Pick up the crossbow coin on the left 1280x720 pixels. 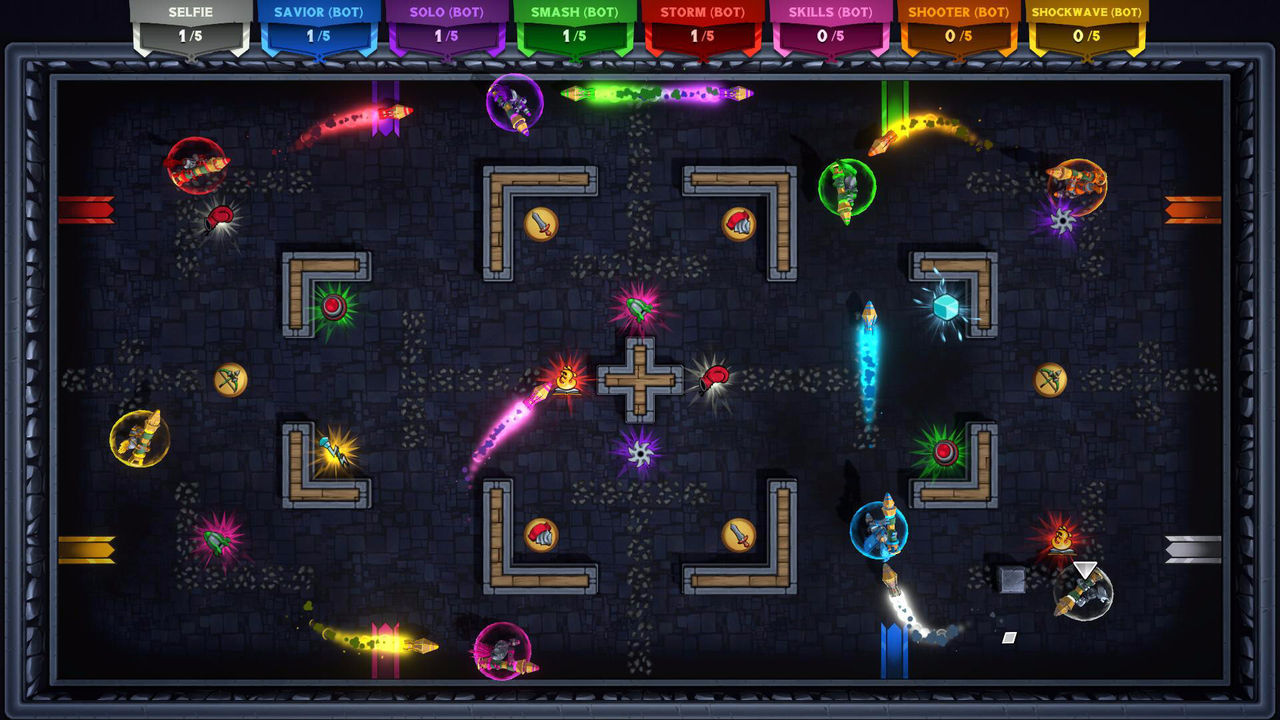232,380
